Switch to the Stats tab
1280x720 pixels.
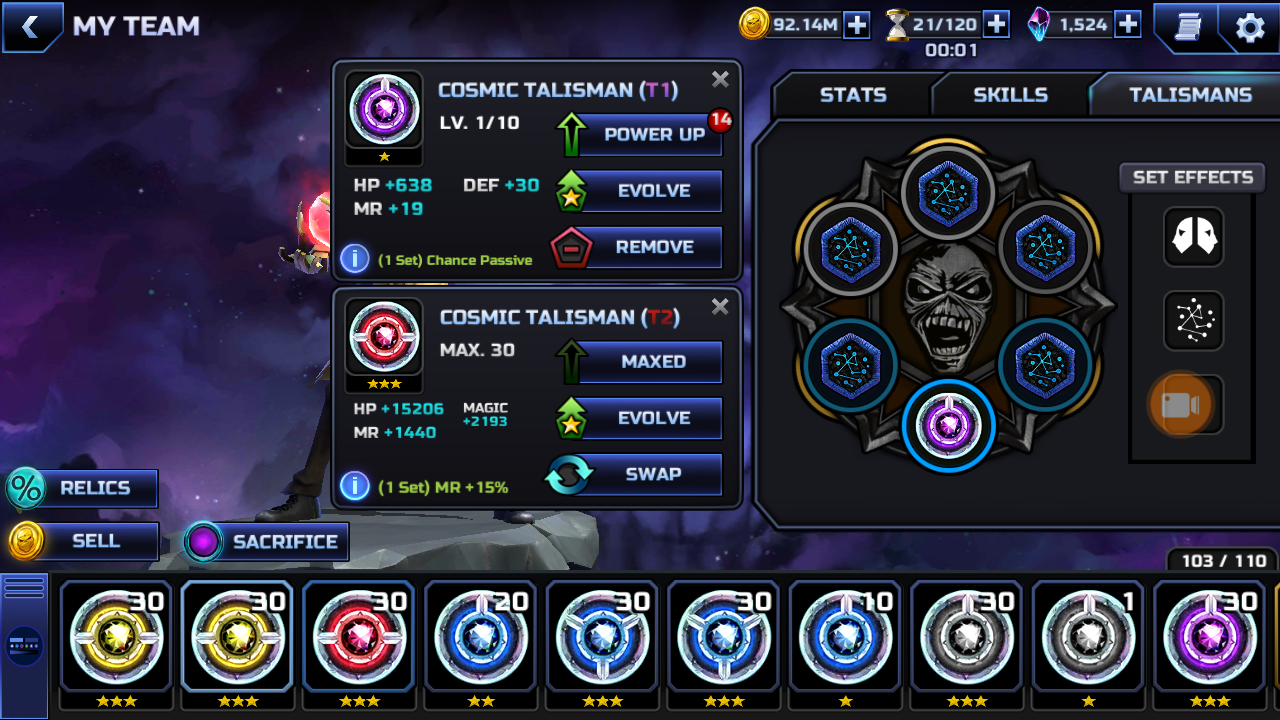[852, 95]
